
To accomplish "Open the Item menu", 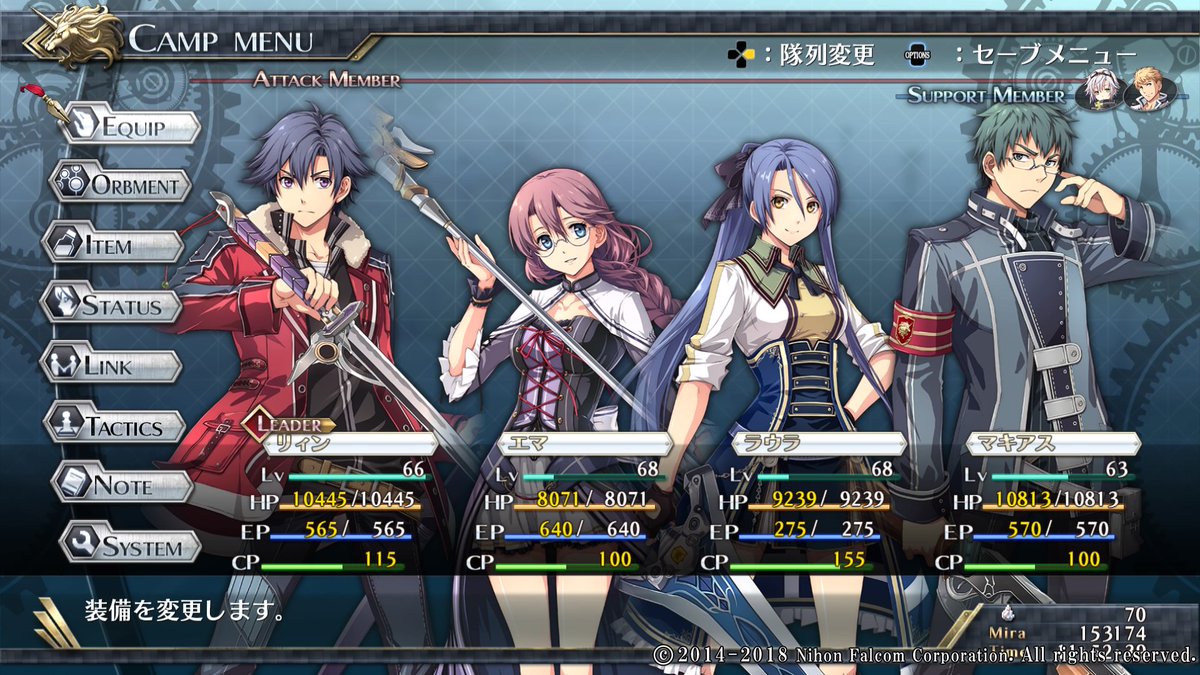I will click(113, 245).
